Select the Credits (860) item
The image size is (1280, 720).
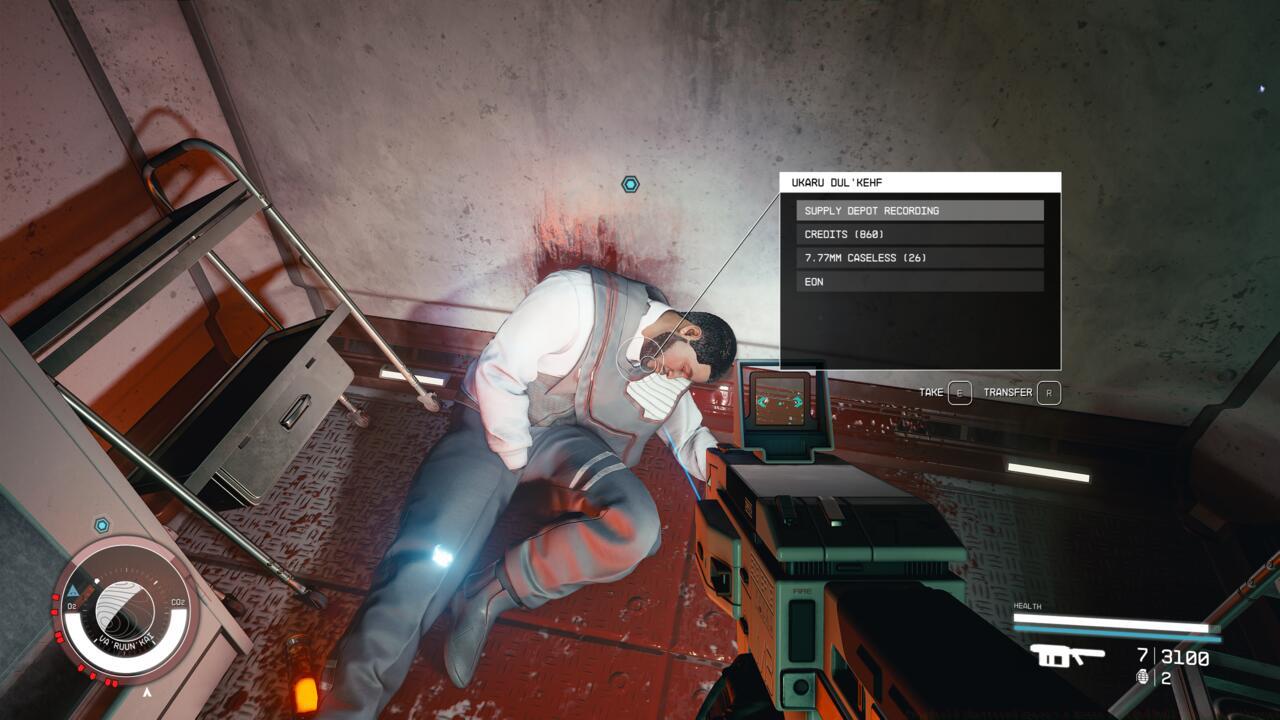coord(918,235)
